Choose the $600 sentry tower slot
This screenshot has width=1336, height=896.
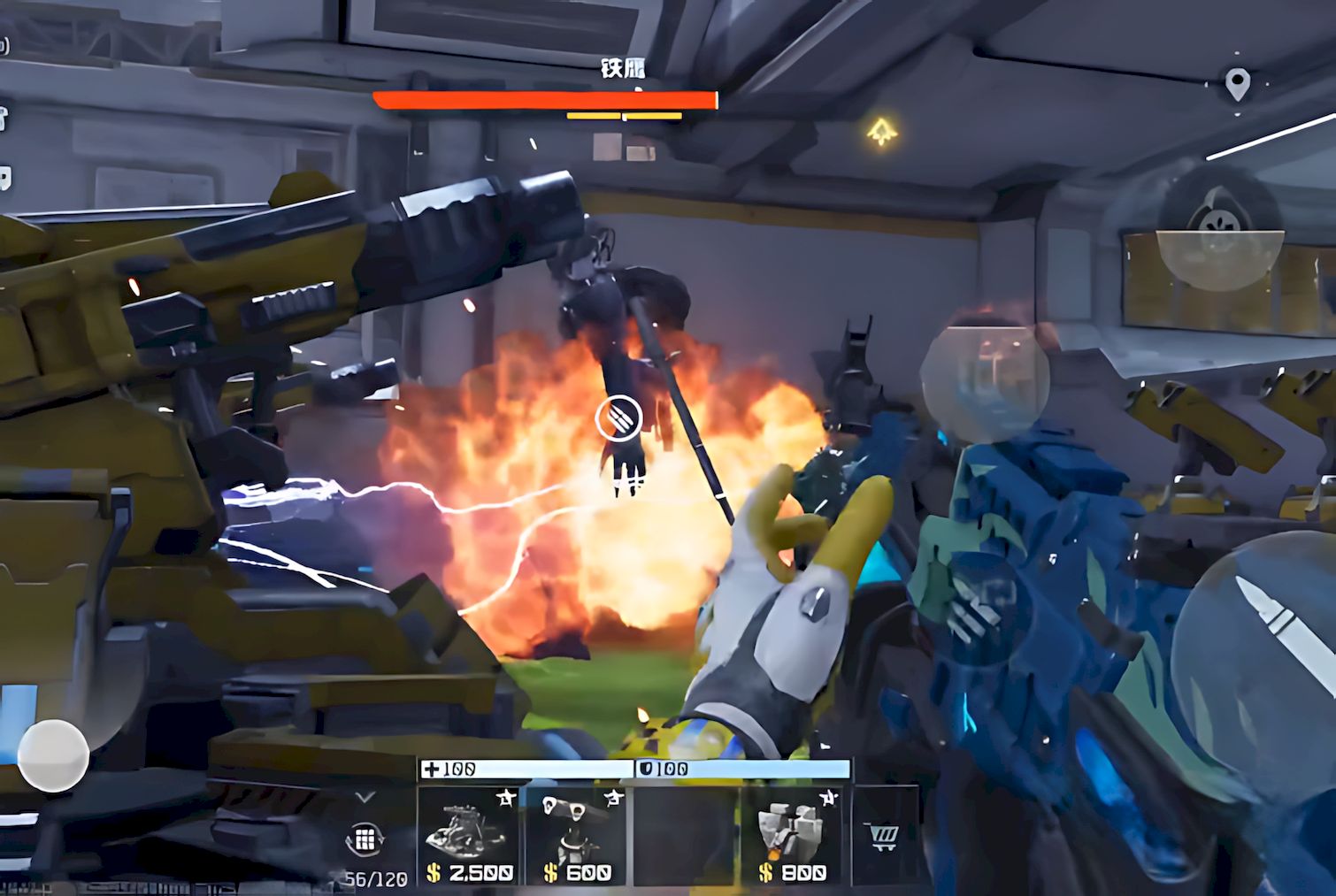[x=577, y=835]
